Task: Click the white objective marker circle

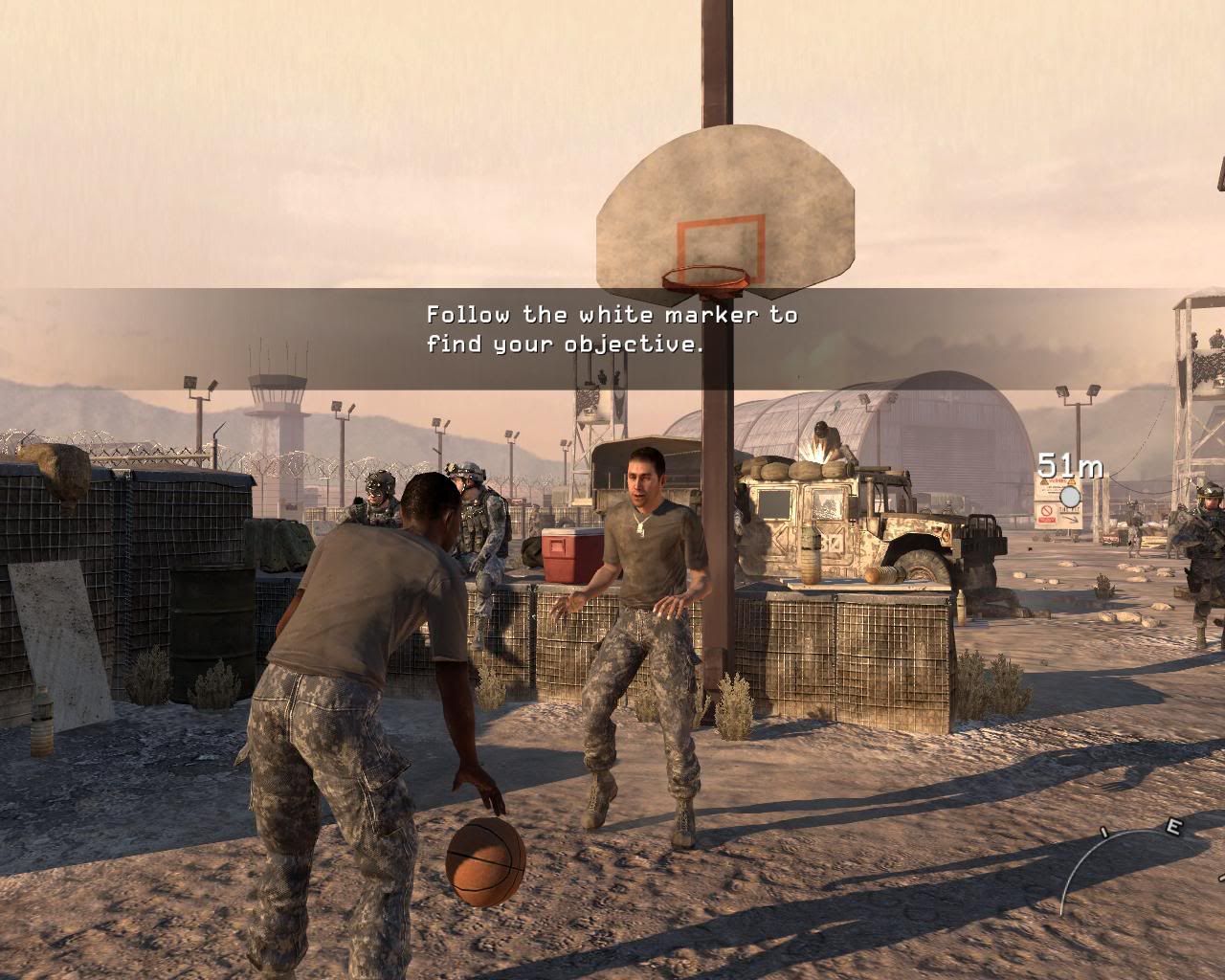Action: (x=1070, y=496)
